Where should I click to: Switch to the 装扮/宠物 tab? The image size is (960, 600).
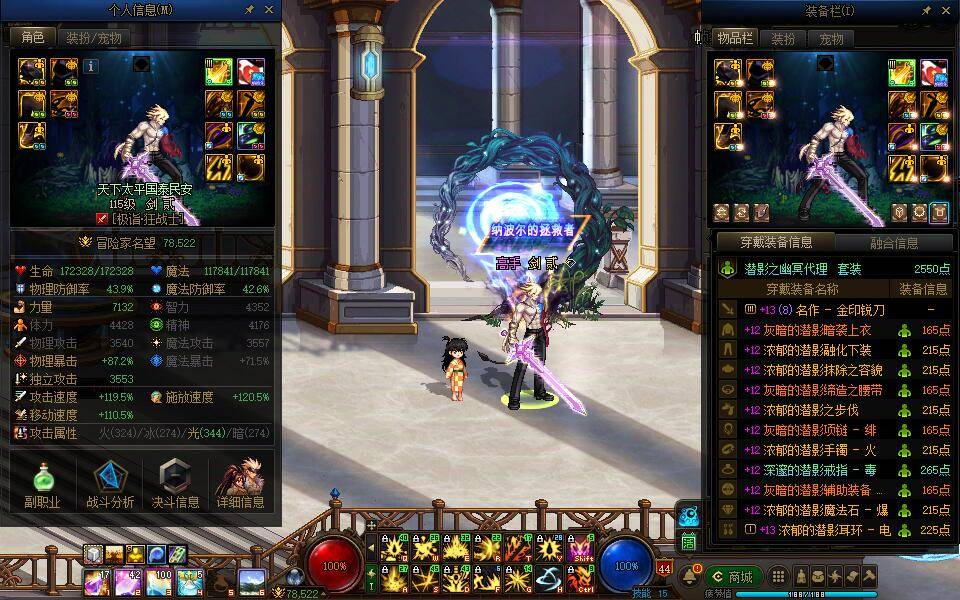[x=94, y=38]
